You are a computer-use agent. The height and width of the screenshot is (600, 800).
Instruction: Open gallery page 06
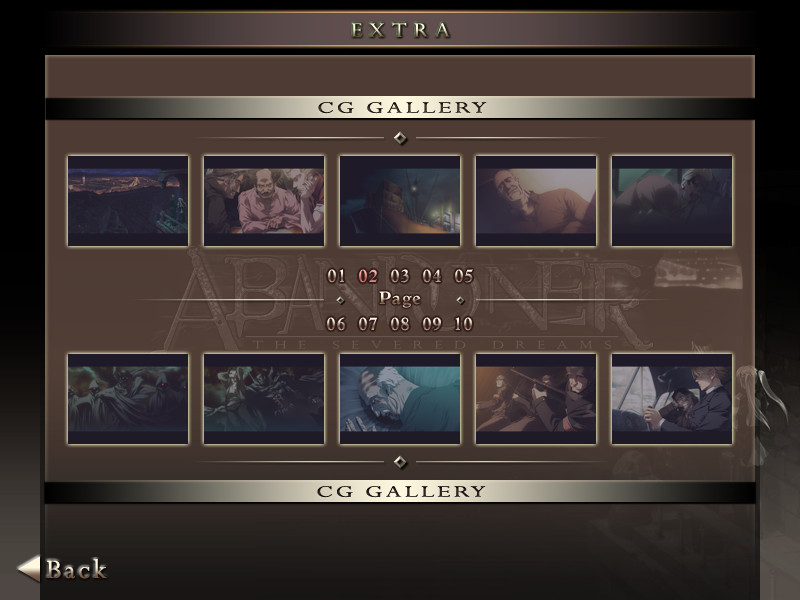pos(336,324)
